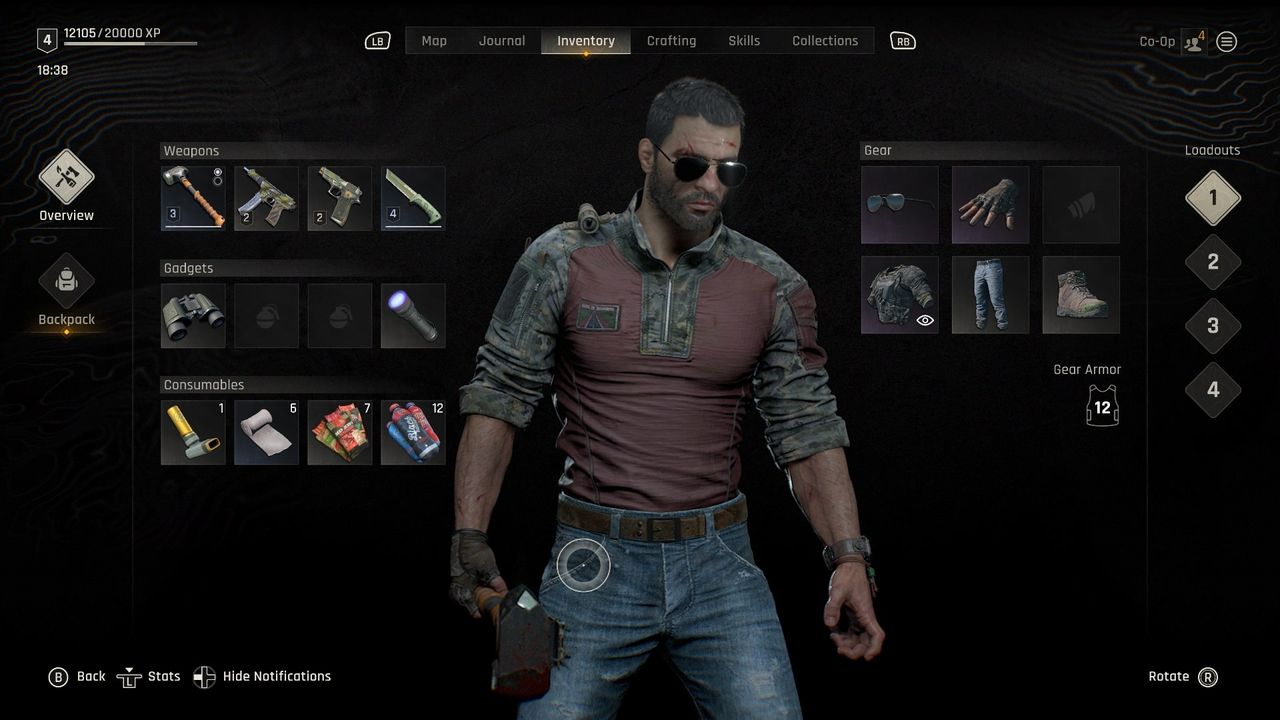Select Loadout 2 on the right

coord(1213,261)
